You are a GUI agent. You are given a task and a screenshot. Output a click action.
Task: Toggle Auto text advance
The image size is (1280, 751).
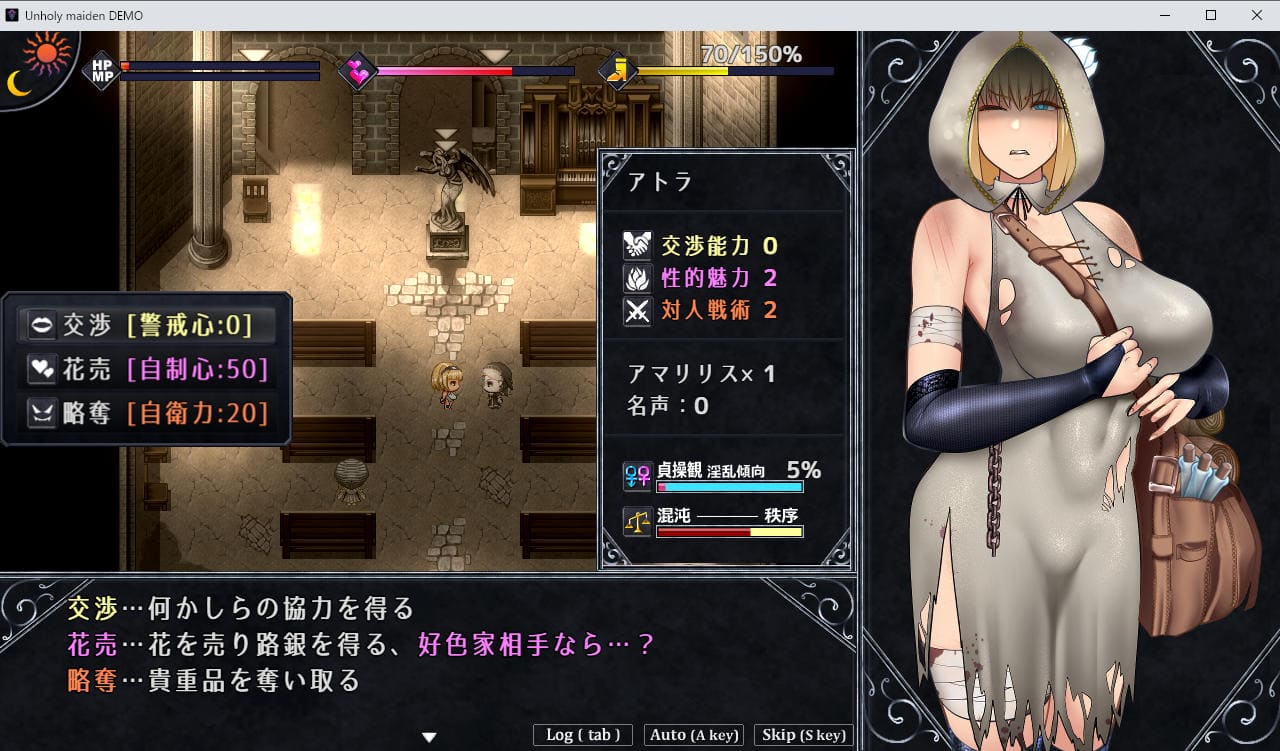coord(694,735)
